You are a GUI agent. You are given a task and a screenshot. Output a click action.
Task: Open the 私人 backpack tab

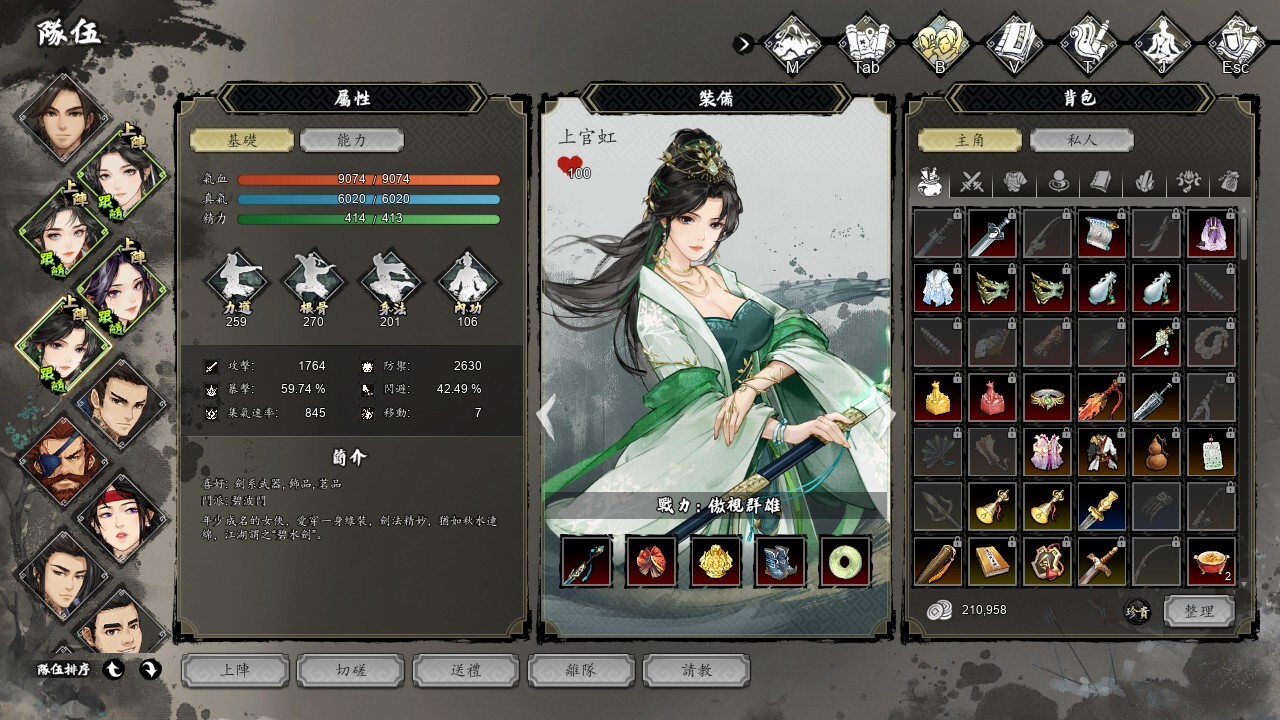tap(1080, 140)
